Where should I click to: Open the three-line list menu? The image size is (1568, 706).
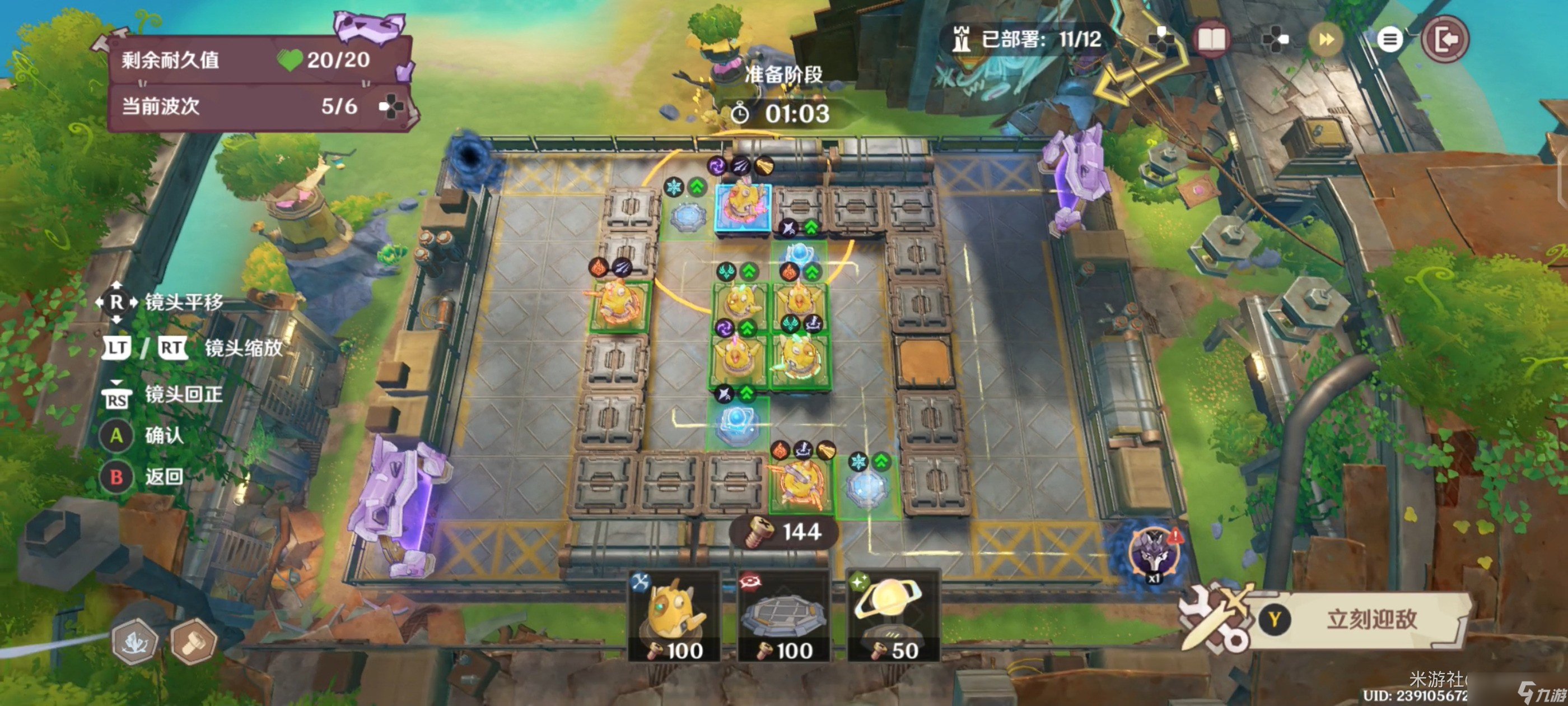coord(1390,40)
